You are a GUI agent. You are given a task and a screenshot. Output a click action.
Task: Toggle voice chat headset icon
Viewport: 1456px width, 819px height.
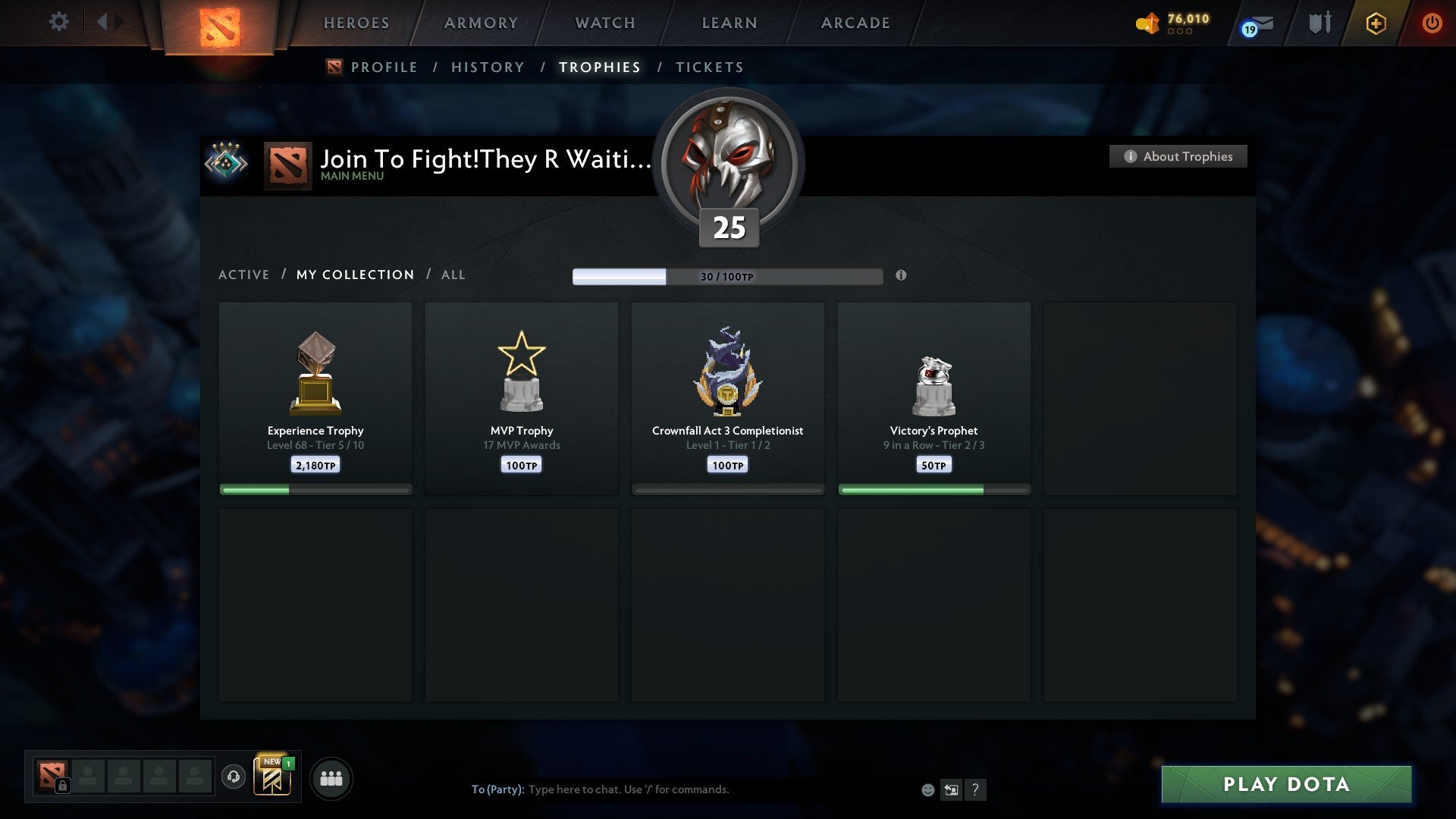coord(234,777)
